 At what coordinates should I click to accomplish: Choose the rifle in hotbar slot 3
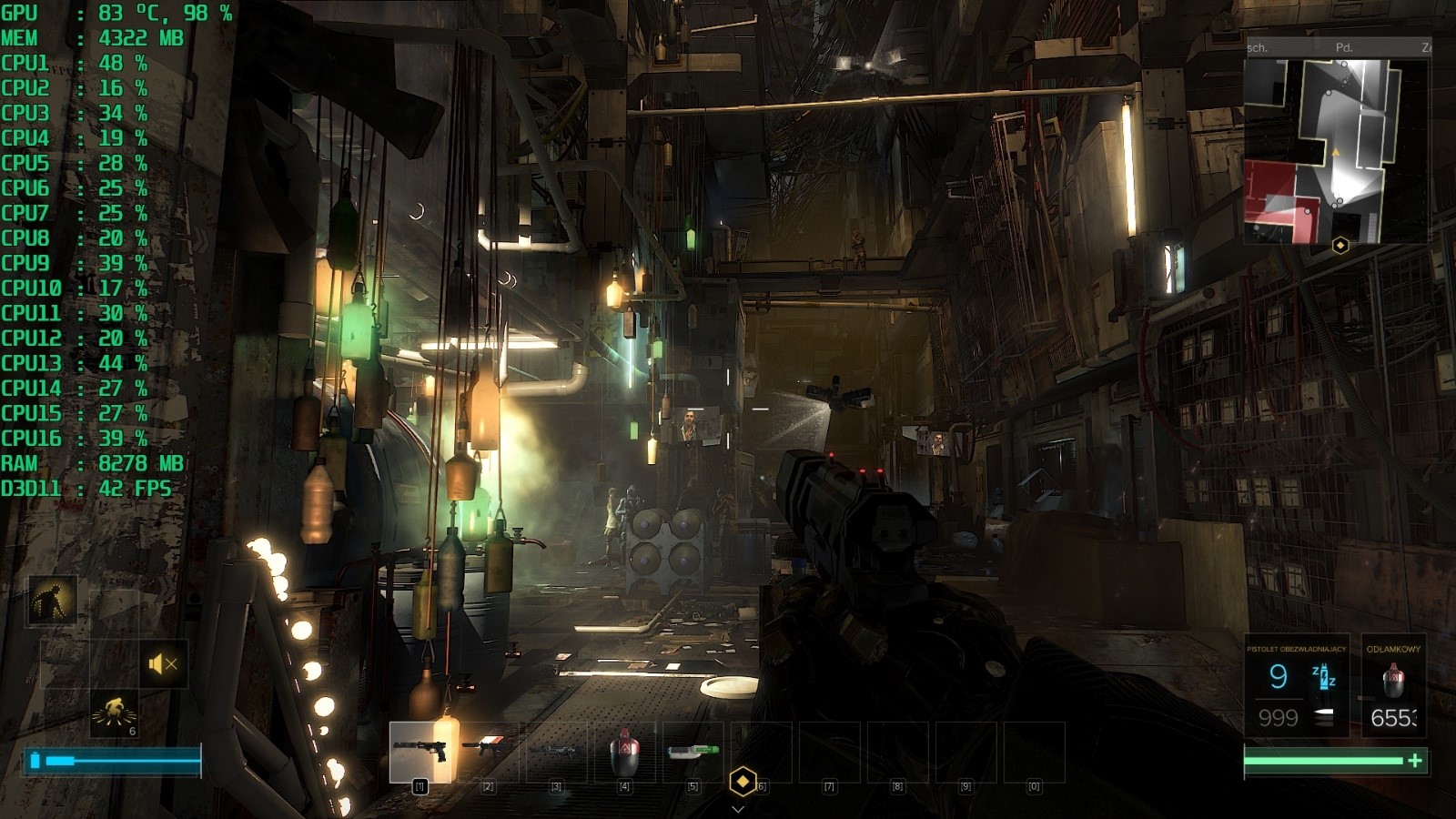(556, 751)
